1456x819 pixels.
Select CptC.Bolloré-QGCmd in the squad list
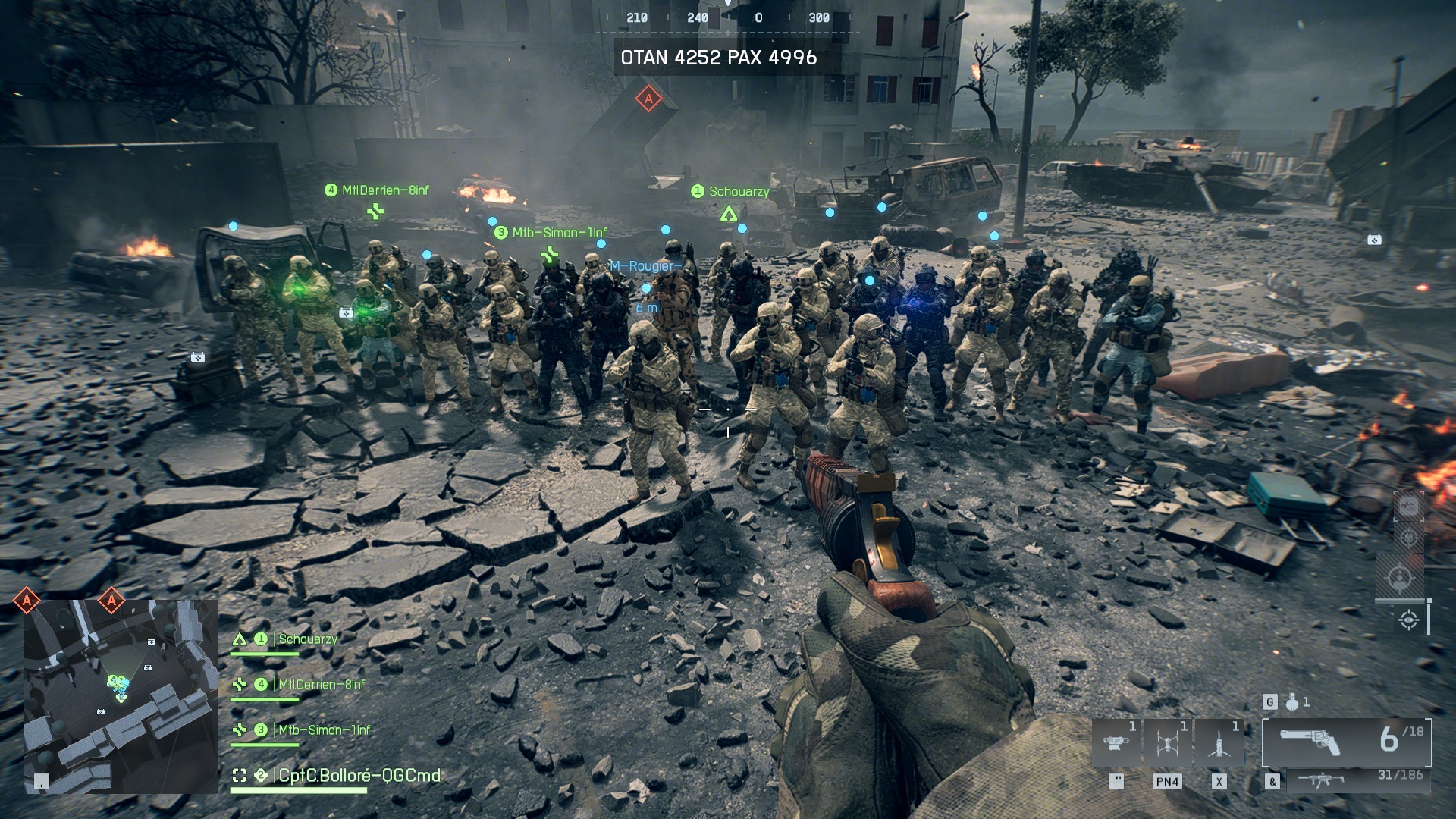point(359,776)
